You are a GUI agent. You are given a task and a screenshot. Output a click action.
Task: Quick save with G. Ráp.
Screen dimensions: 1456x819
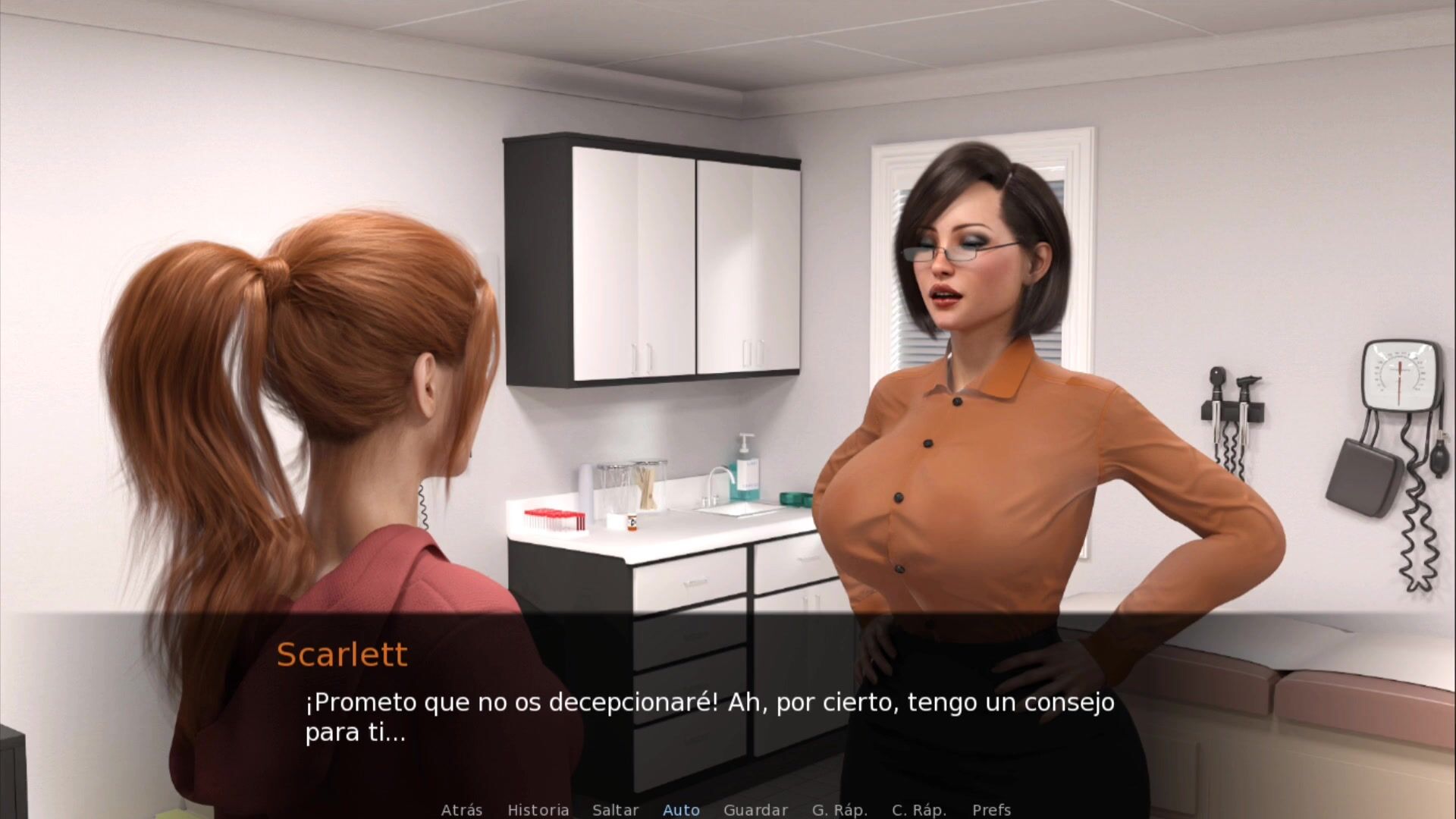(x=839, y=810)
